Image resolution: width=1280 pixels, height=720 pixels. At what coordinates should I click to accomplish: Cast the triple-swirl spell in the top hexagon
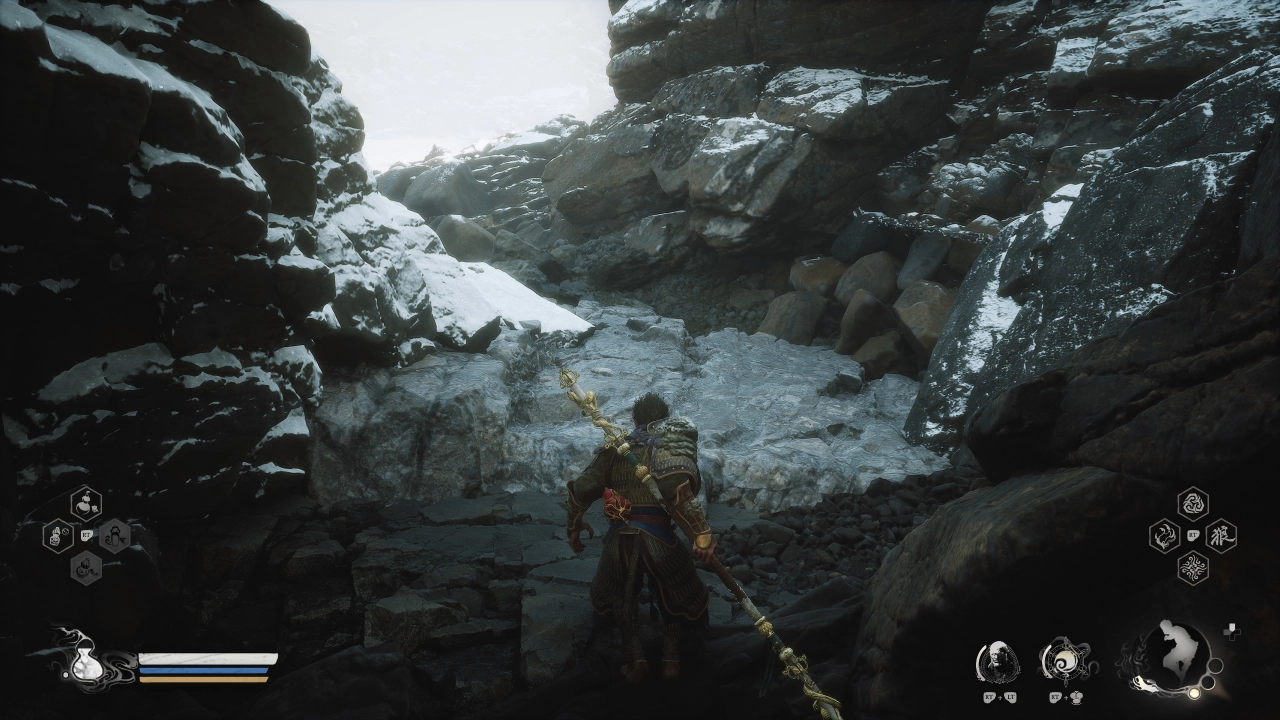click(1192, 504)
